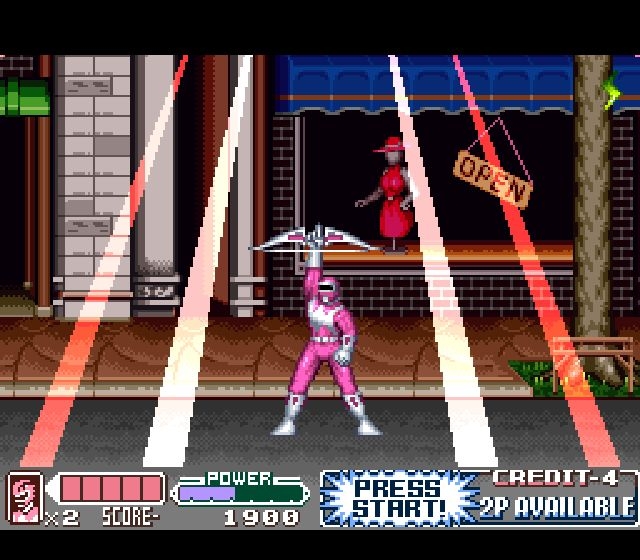640x560 pixels.
Task: Click the green go-arrow indicator
Action: click(612, 94)
